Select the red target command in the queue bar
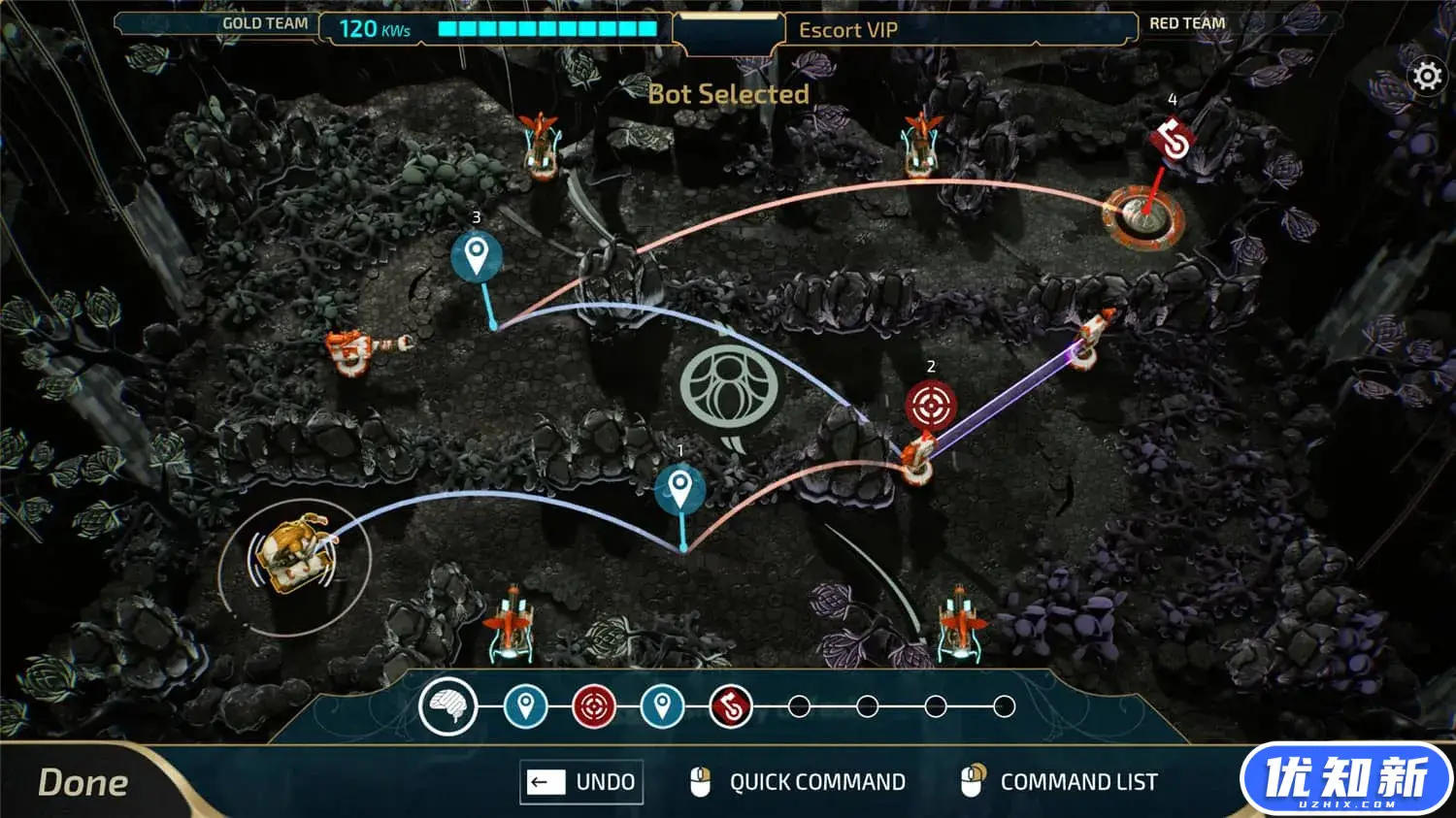The image size is (1456, 818). pyautogui.click(x=594, y=706)
